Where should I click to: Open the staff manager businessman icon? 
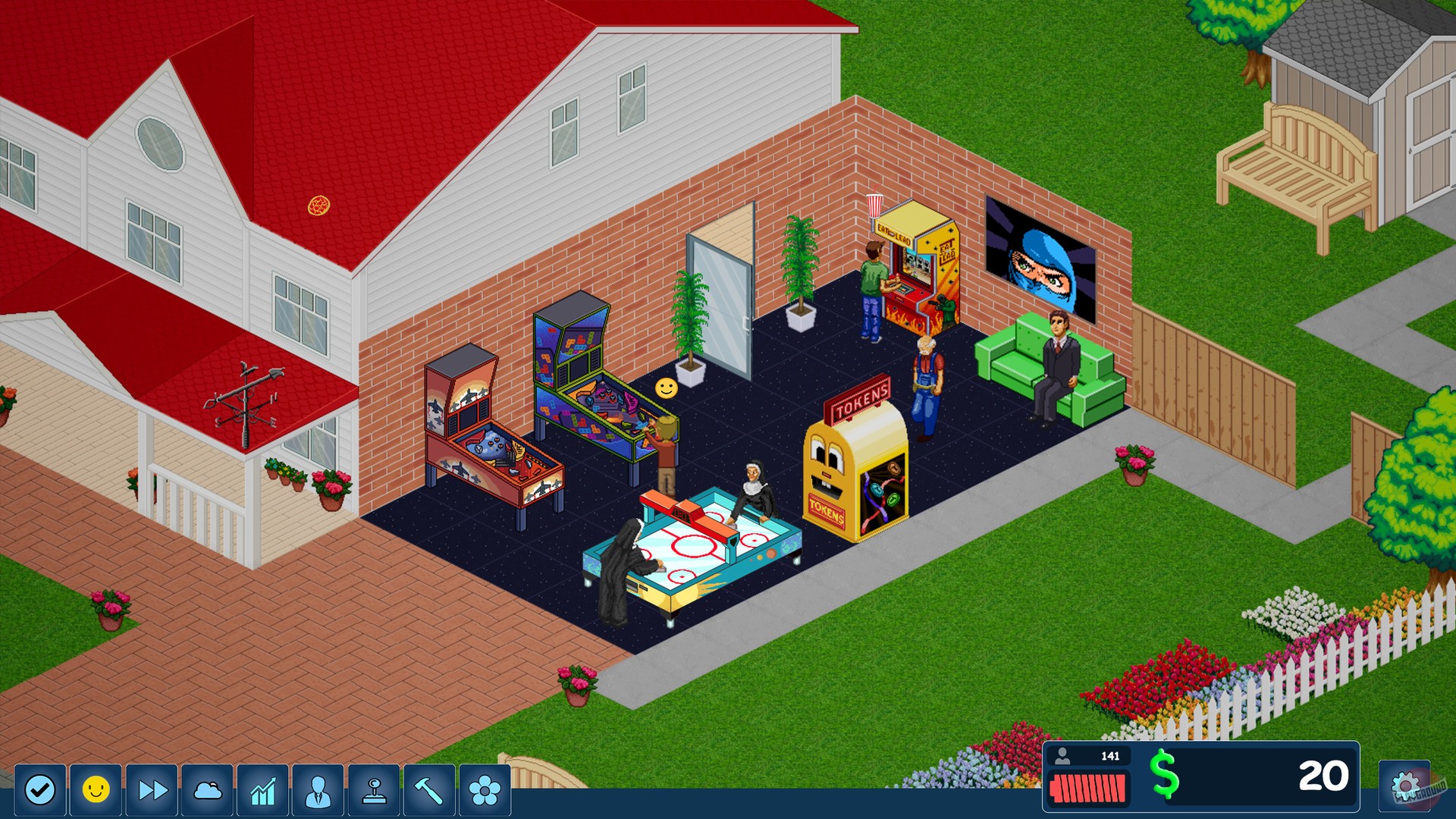[x=318, y=789]
